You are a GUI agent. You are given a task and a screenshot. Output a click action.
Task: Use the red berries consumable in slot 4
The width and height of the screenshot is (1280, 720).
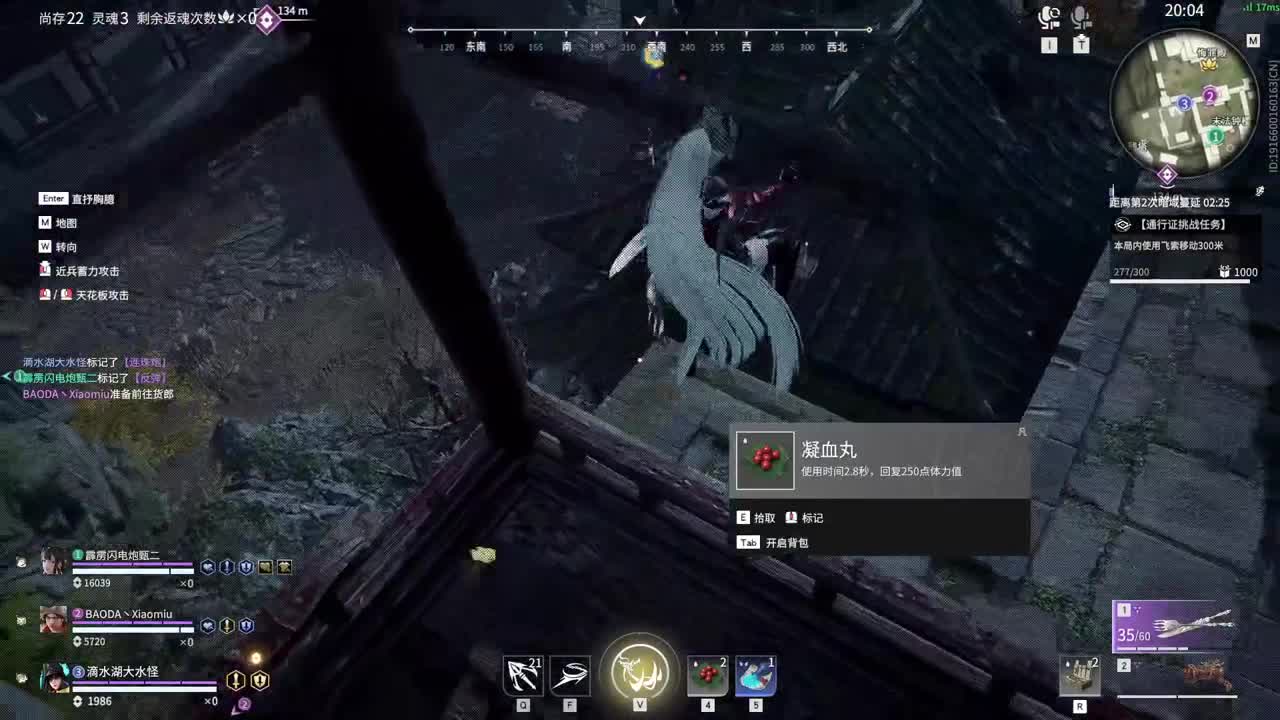pyautogui.click(x=707, y=676)
